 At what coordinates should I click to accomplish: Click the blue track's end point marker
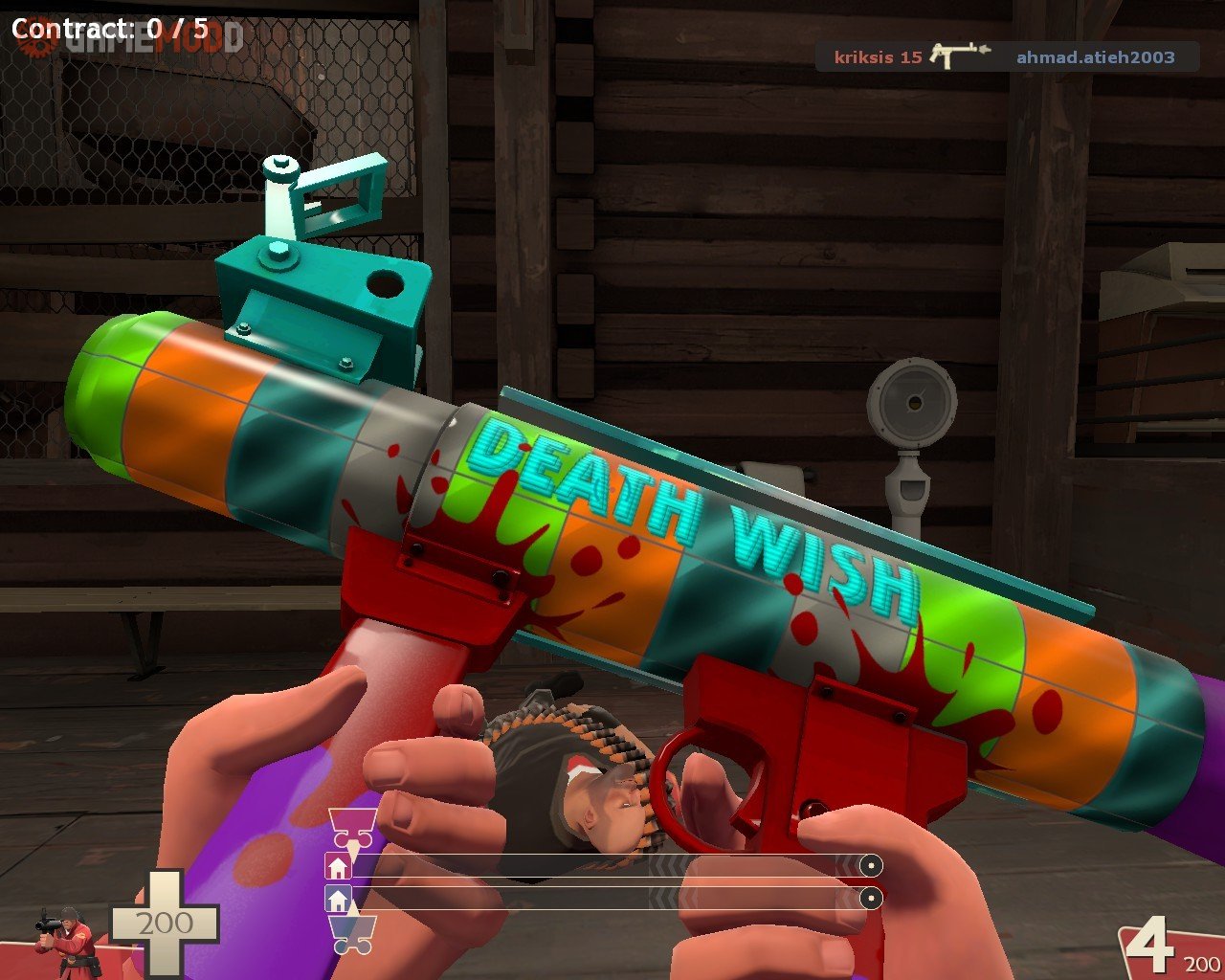pos(870,900)
